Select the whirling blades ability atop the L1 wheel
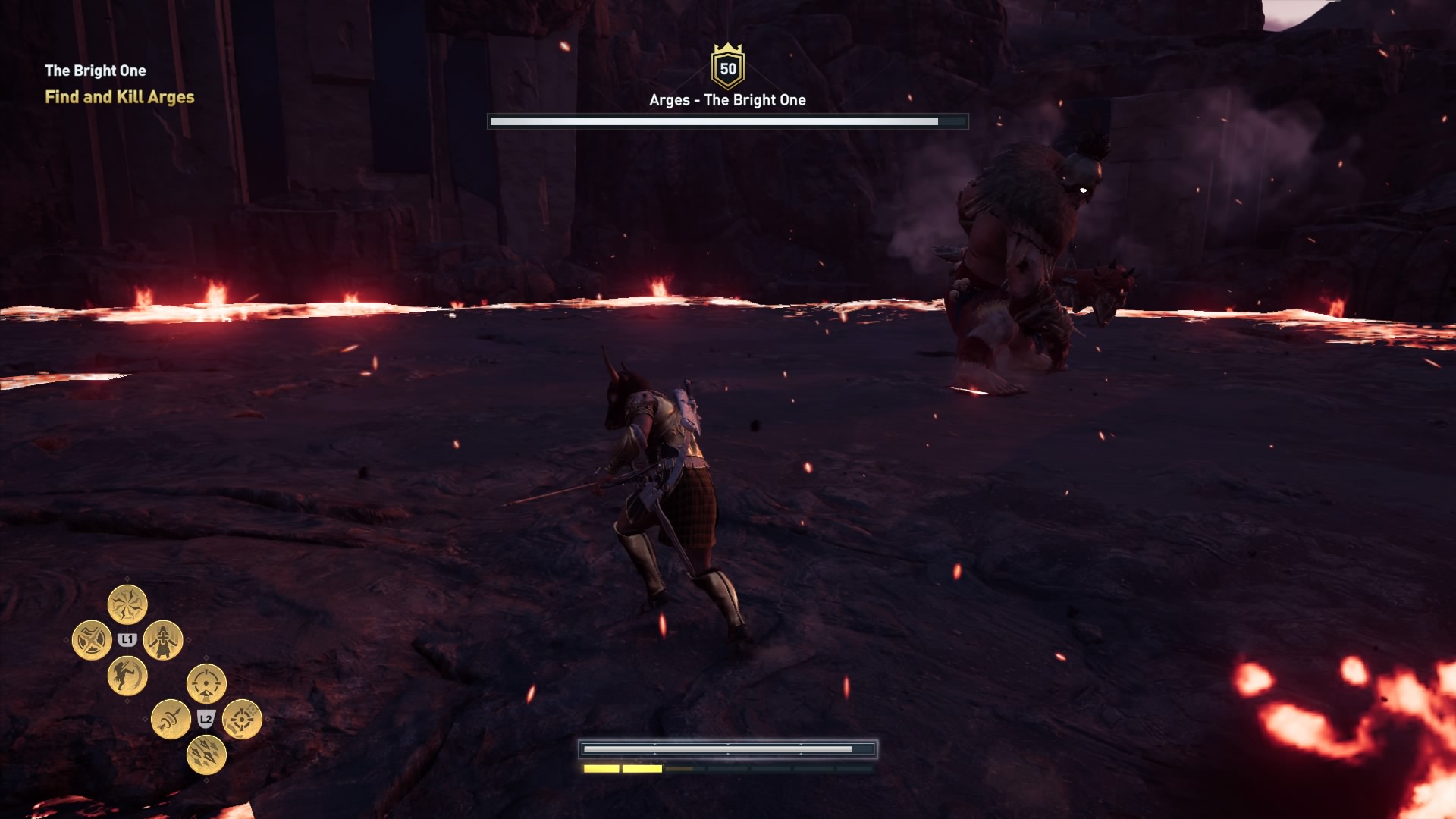The image size is (1456, 819). tap(127, 602)
